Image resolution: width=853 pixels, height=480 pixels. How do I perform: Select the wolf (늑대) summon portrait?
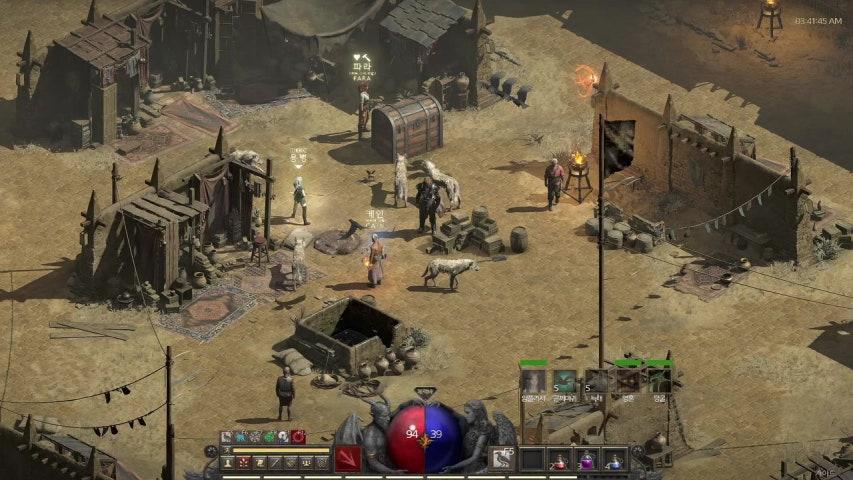pyautogui.click(x=596, y=381)
